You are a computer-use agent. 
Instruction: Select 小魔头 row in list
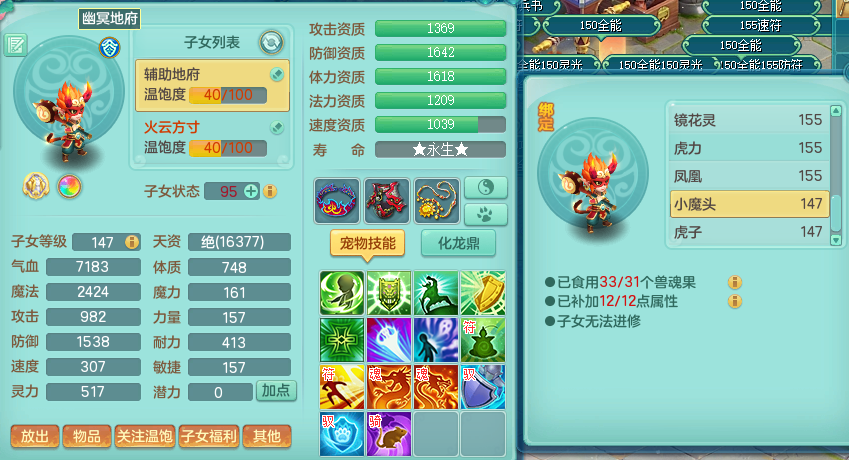(749, 203)
